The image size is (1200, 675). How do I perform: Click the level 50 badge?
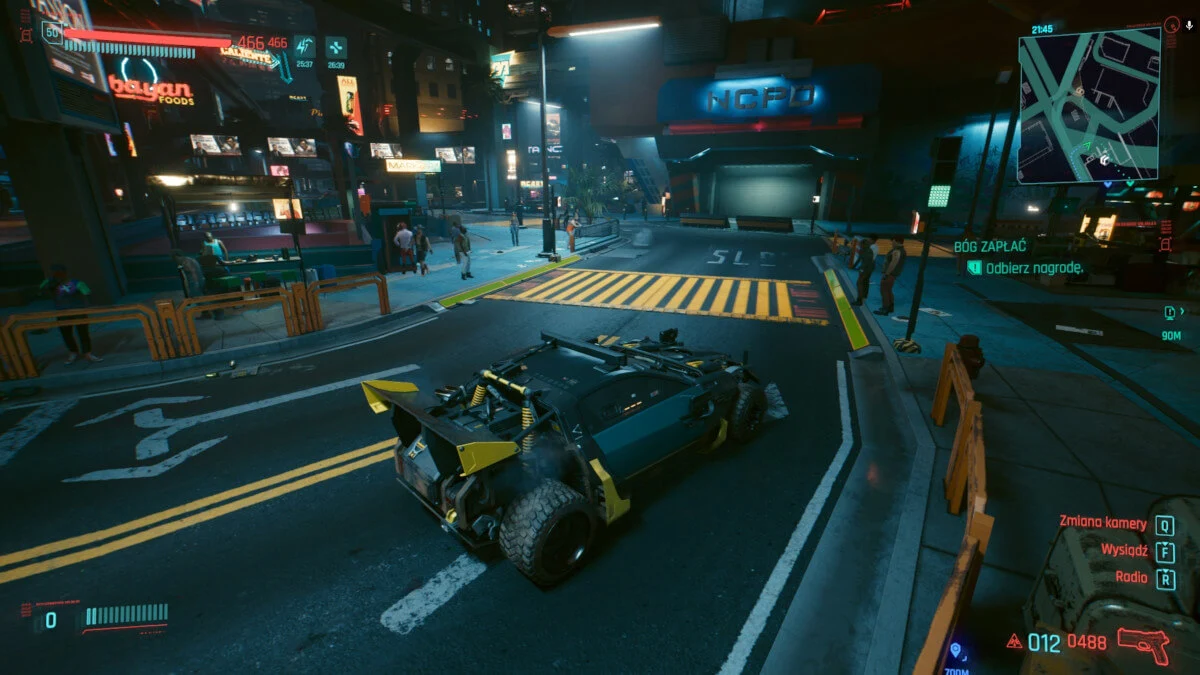point(51,33)
